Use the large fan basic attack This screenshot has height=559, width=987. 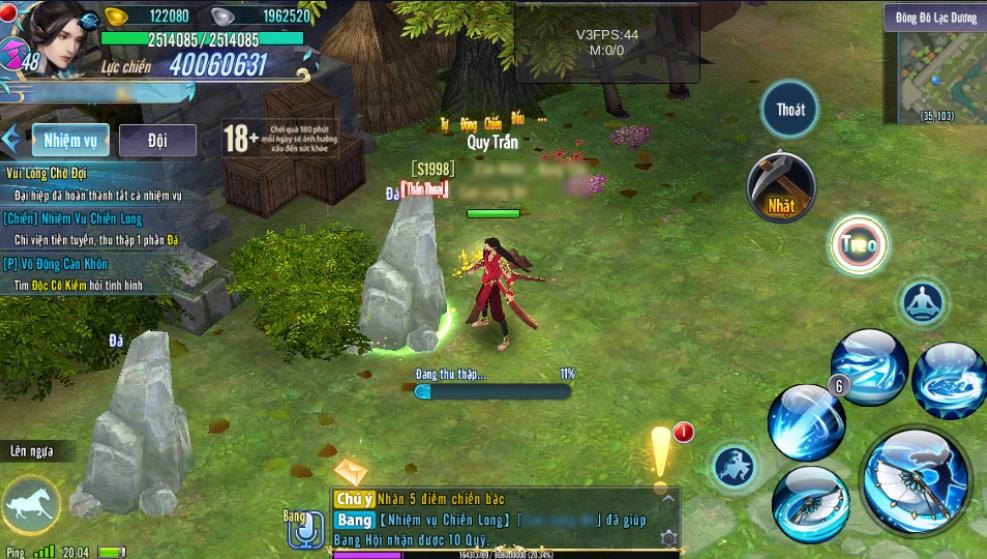coord(915,480)
